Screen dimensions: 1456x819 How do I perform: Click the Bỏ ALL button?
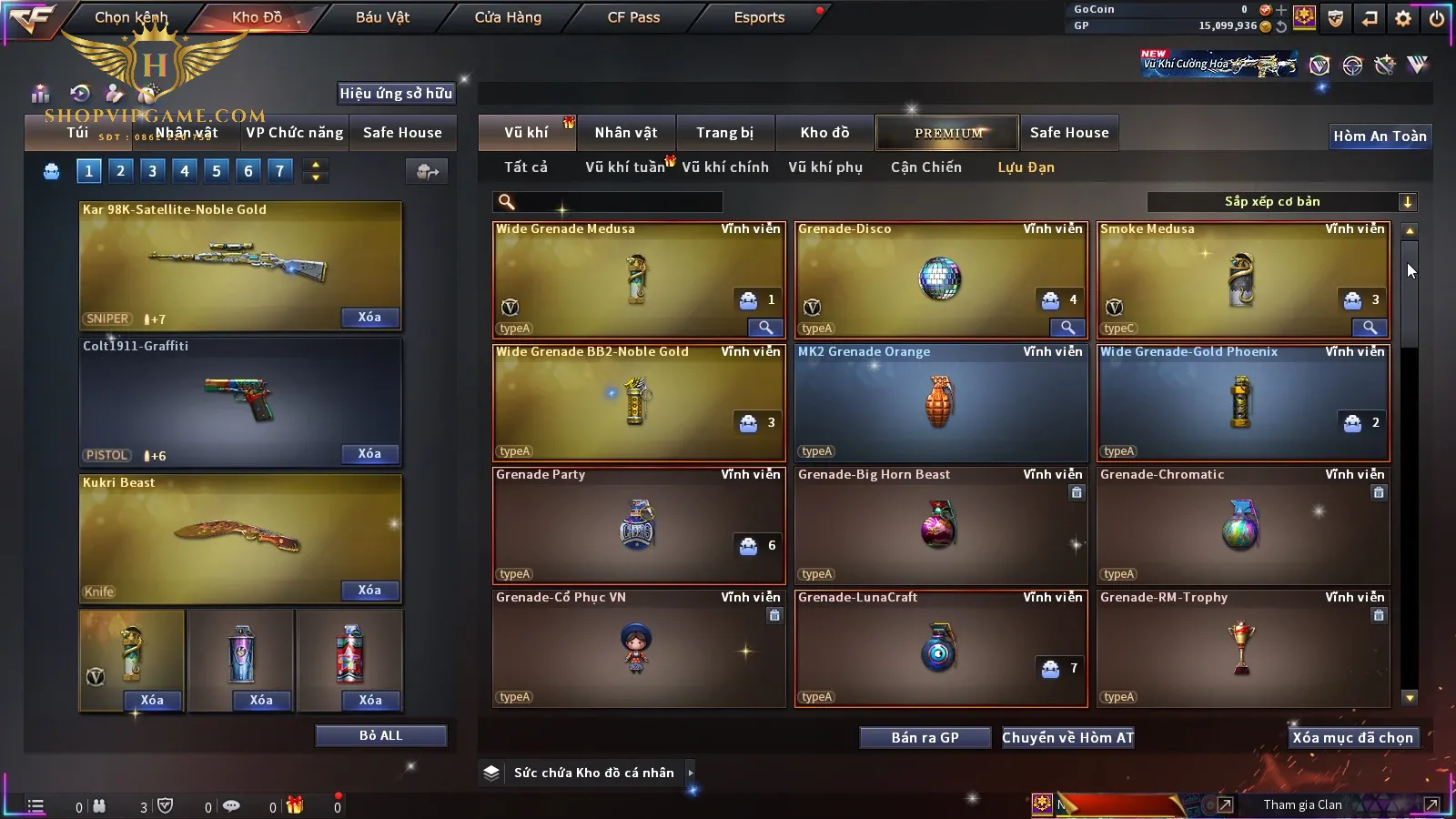tap(380, 736)
